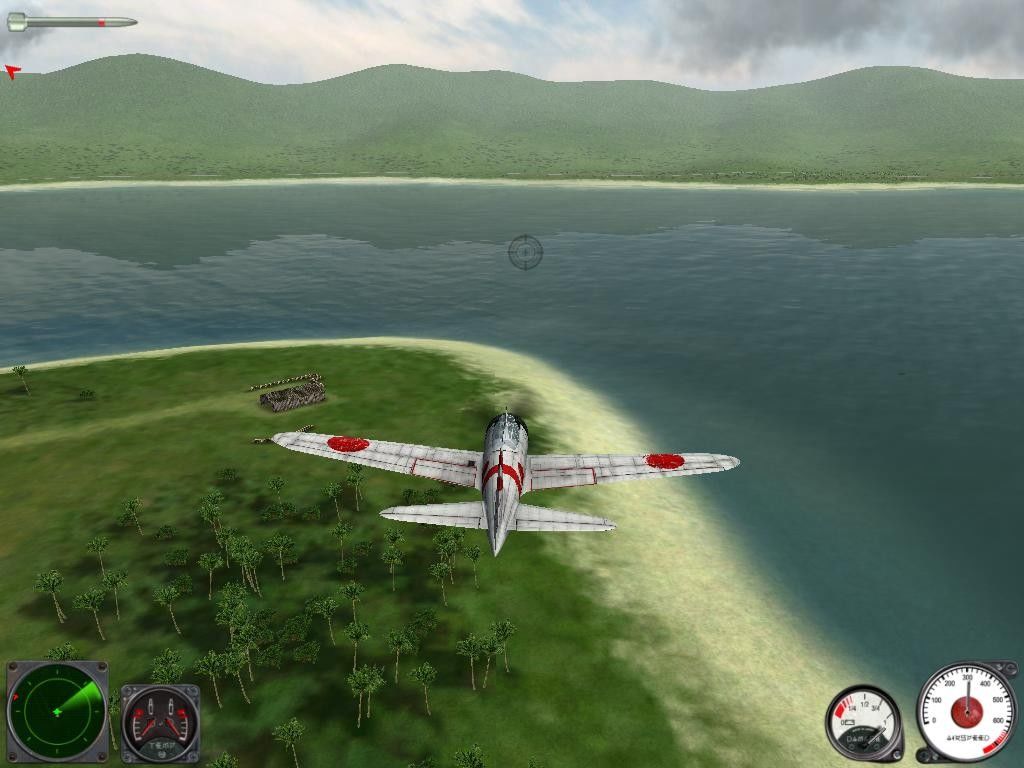Viewport: 1024px width, 768px height.
Task: Click the red target direction arrow
Action: click(12, 72)
